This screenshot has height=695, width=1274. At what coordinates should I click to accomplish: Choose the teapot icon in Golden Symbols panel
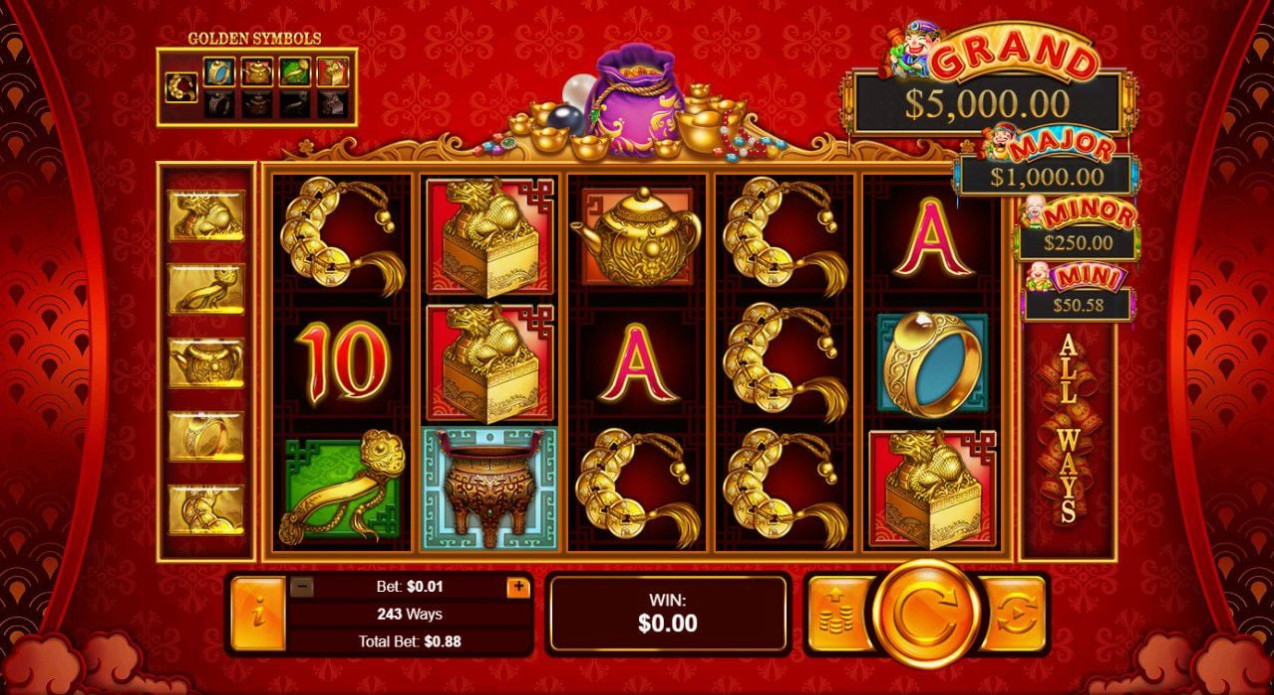(x=257, y=72)
